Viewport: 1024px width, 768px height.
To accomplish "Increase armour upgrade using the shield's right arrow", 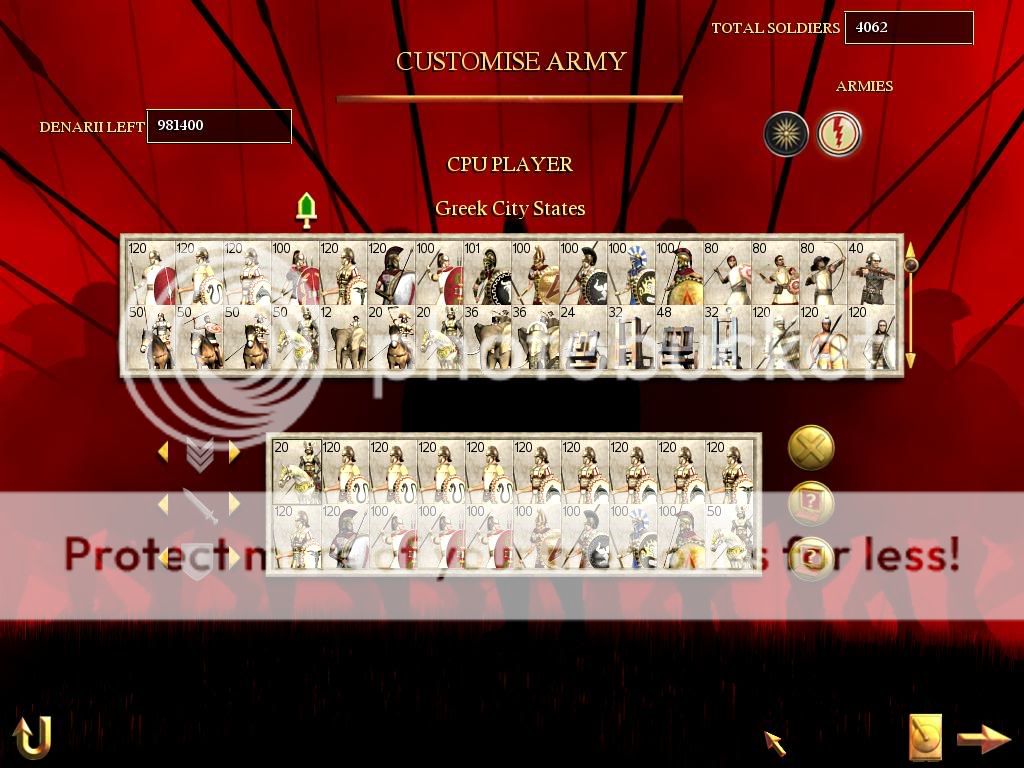I will 234,557.
